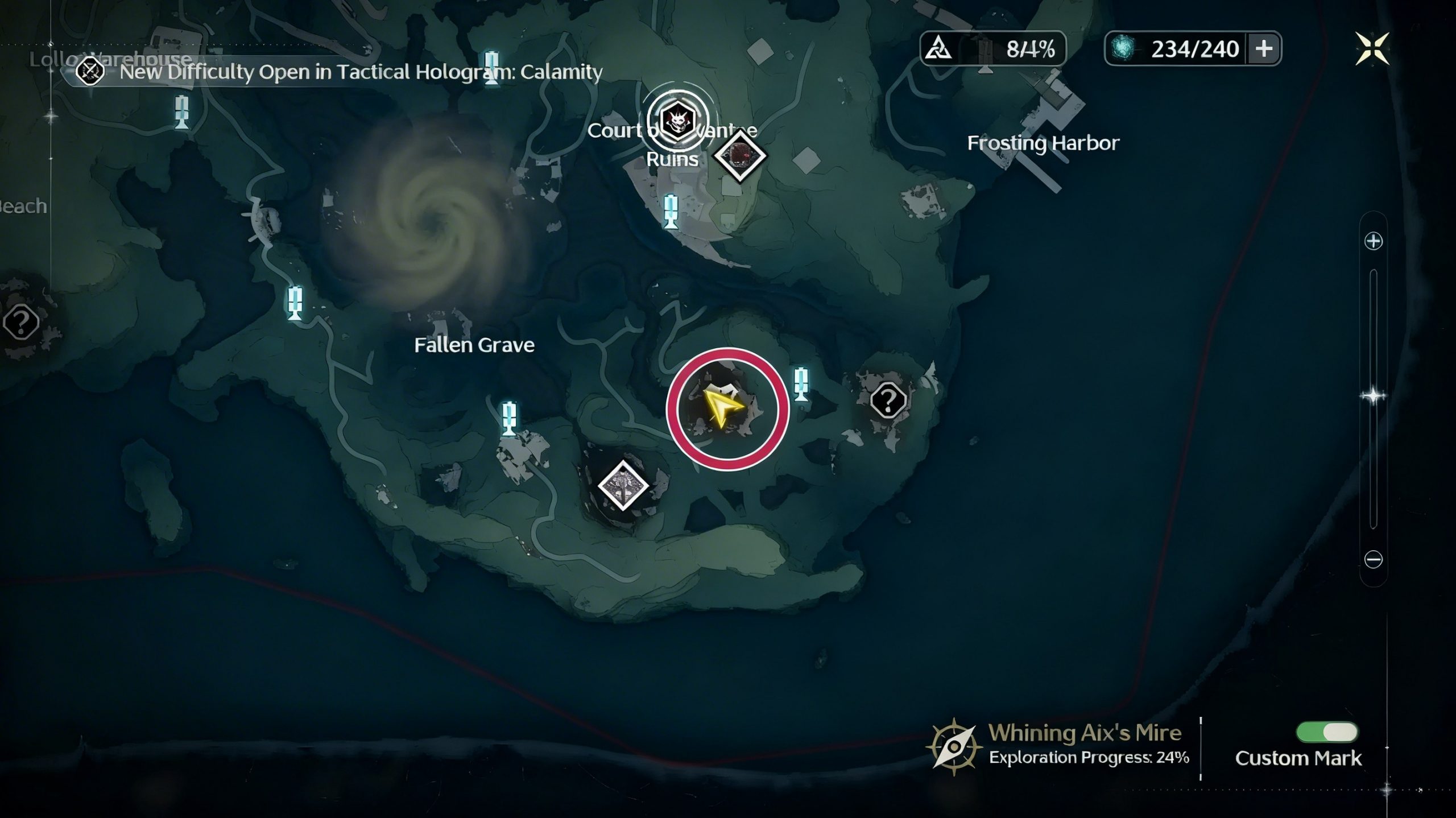Zoom in the map with the plus button
This screenshot has height=818, width=1456.
tap(1373, 241)
